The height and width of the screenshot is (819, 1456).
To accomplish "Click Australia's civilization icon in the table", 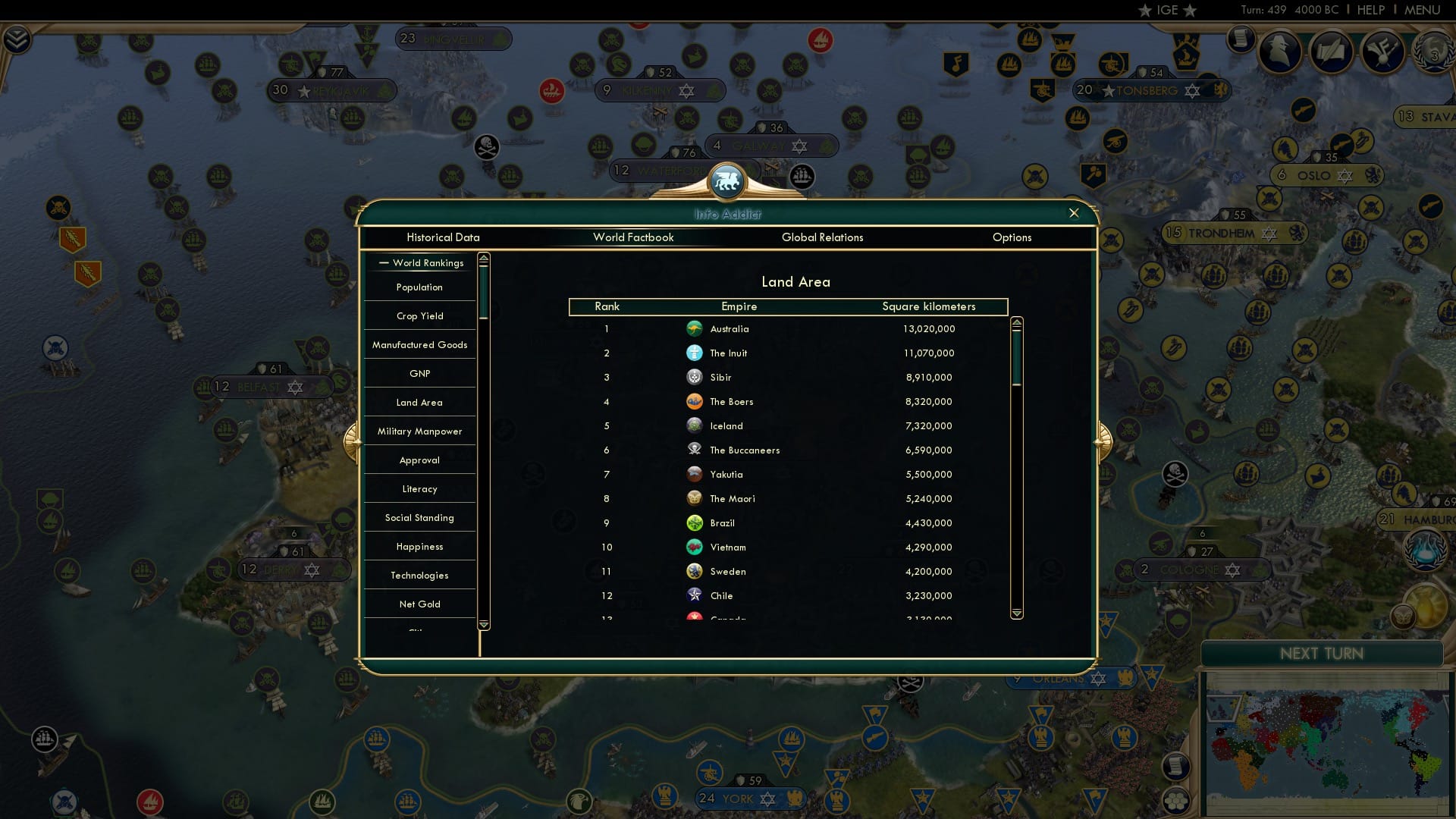I will [695, 328].
